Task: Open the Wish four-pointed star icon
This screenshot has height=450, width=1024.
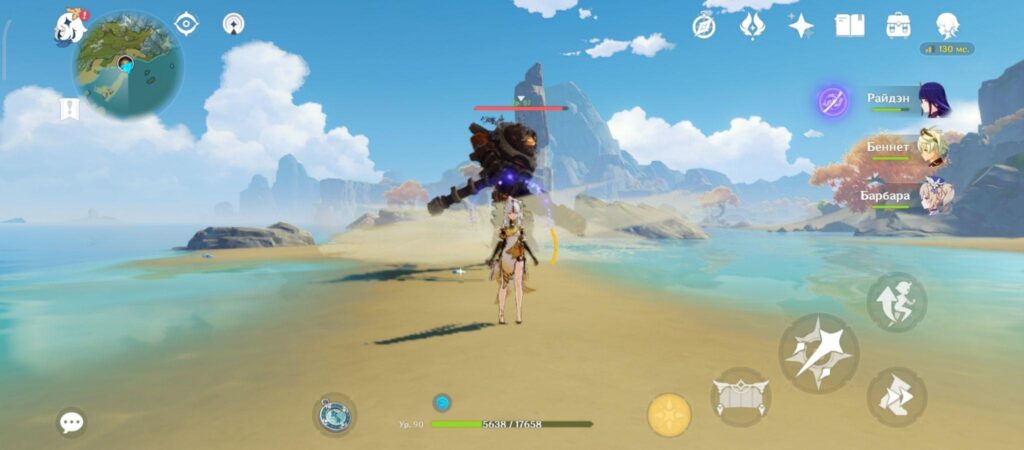Action: [x=800, y=26]
